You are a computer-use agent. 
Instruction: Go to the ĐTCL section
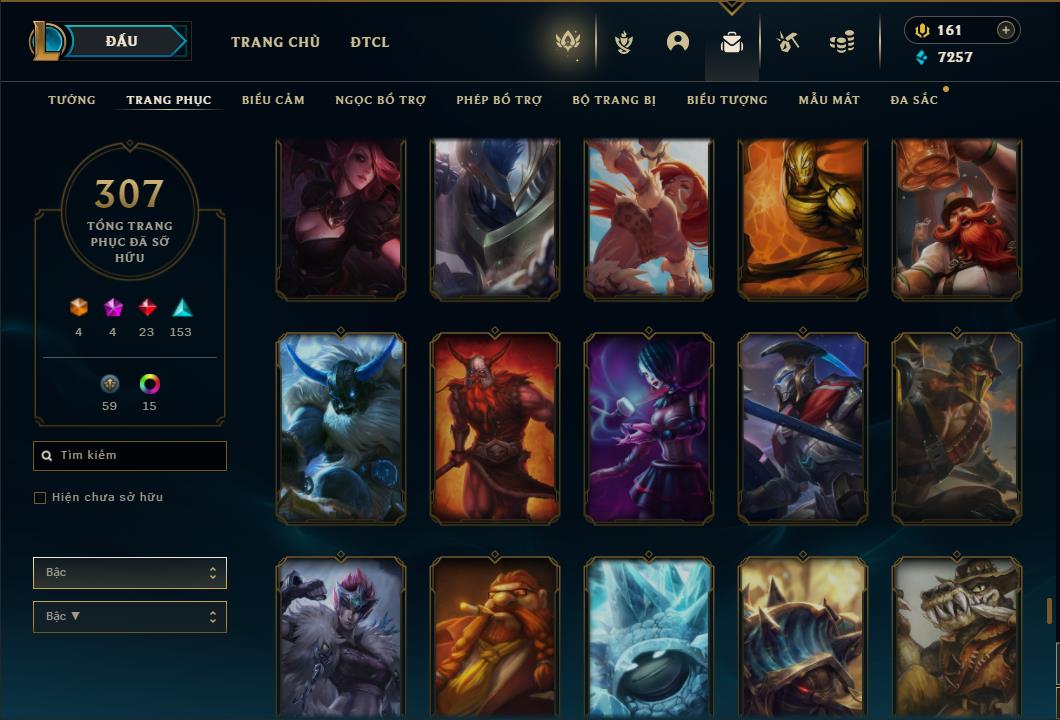[370, 42]
